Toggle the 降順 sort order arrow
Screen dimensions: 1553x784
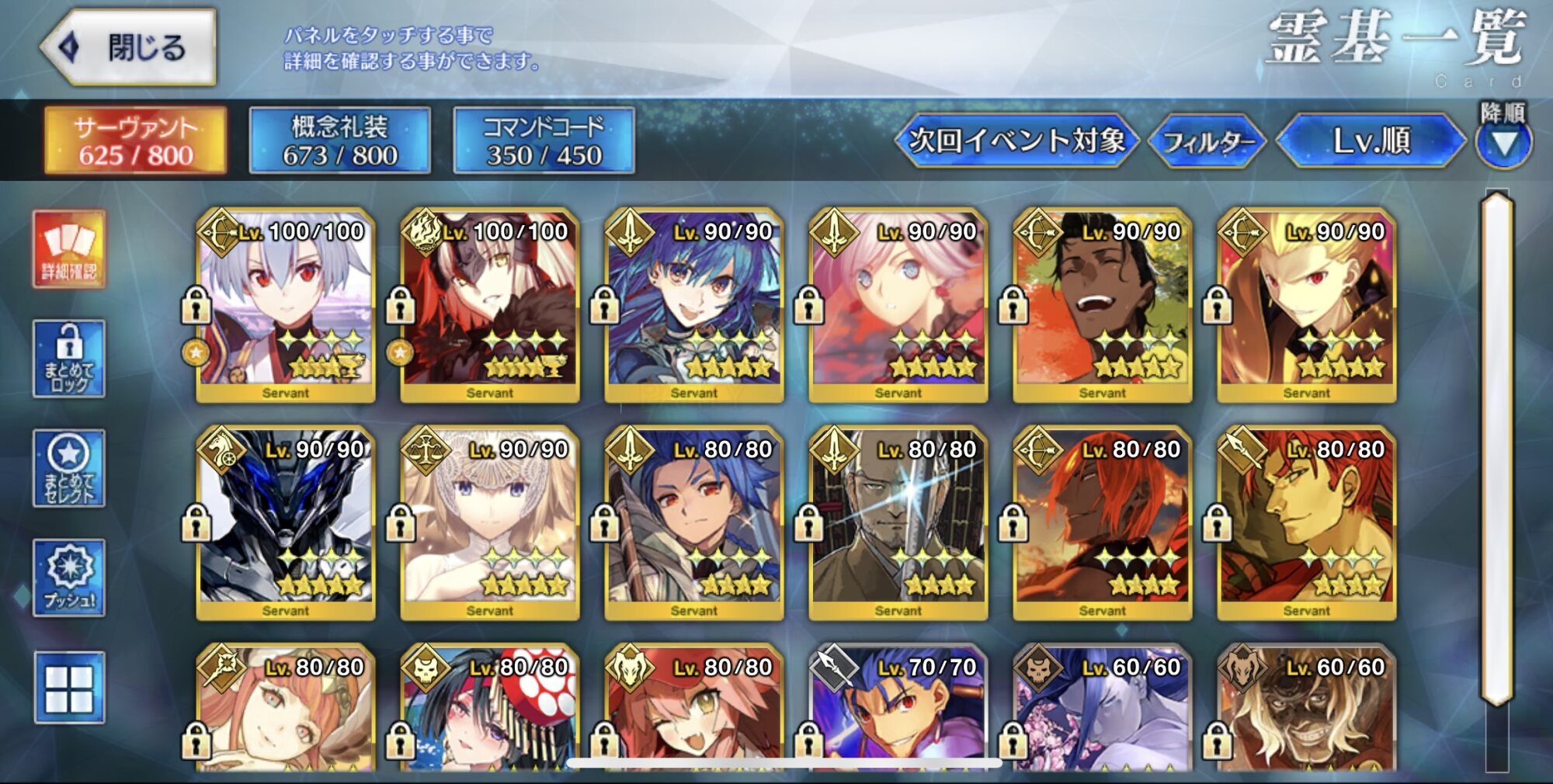(x=1503, y=142)
